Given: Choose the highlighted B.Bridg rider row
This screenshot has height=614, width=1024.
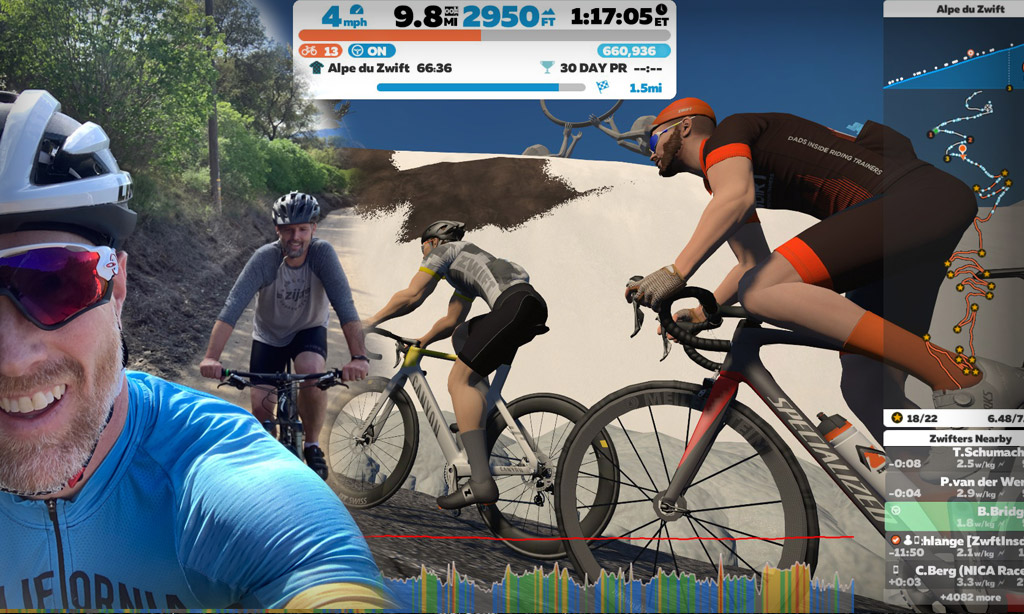Looking at the screenshot, I should click(x=955, y=515).
